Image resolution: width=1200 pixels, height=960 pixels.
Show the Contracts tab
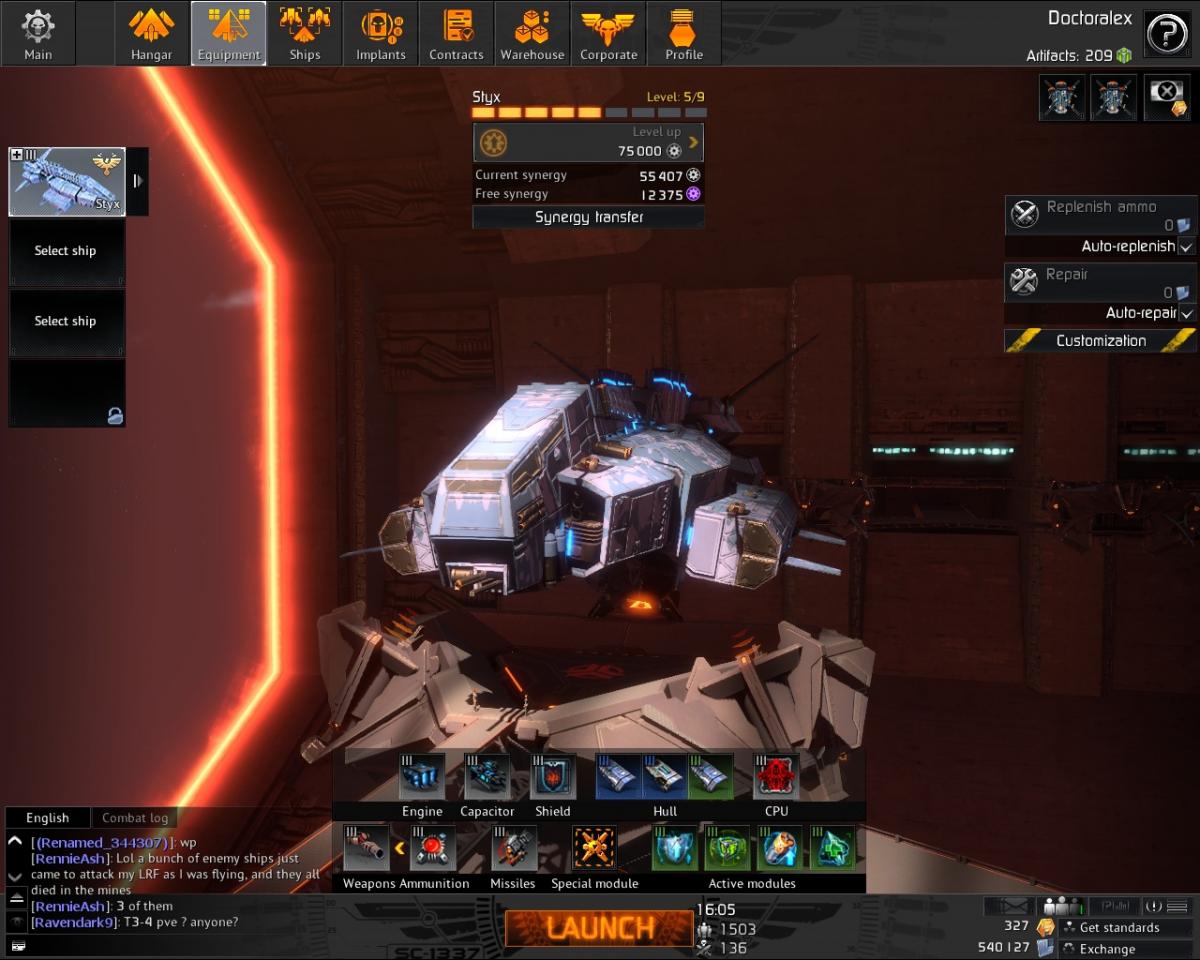(457, 34)
